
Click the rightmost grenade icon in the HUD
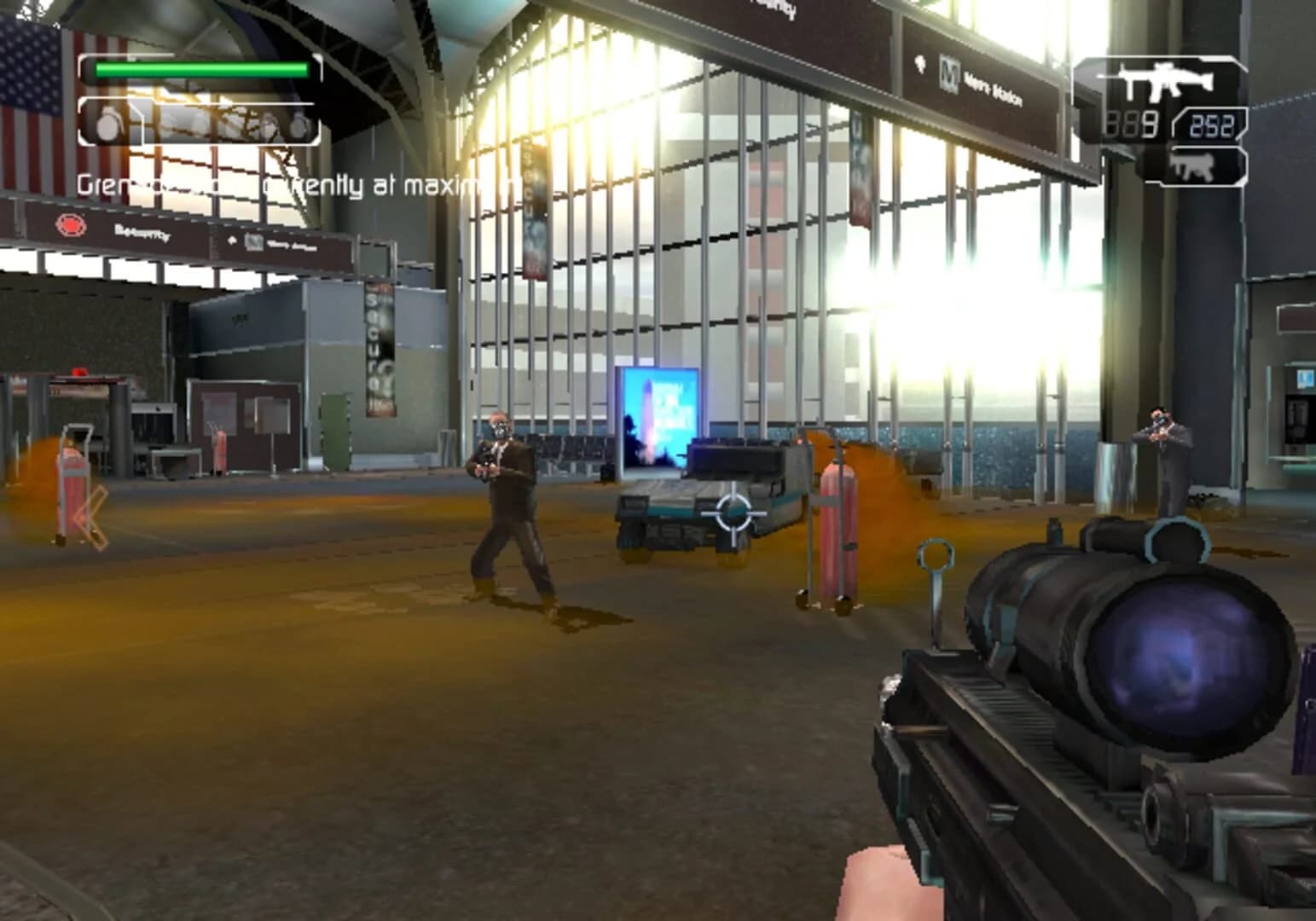[300, 124]
